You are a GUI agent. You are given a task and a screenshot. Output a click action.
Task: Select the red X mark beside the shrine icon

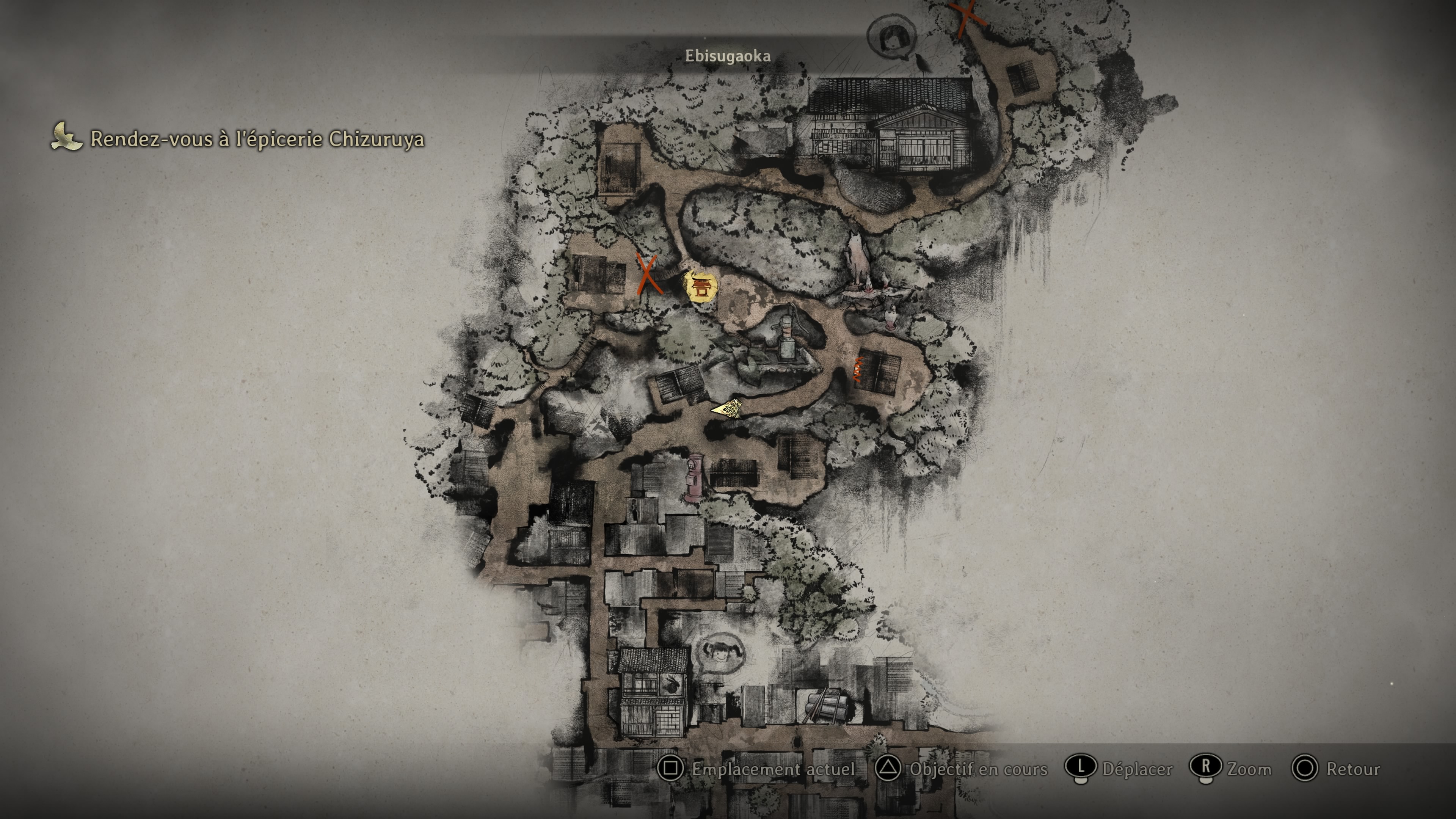coord(648,273)
